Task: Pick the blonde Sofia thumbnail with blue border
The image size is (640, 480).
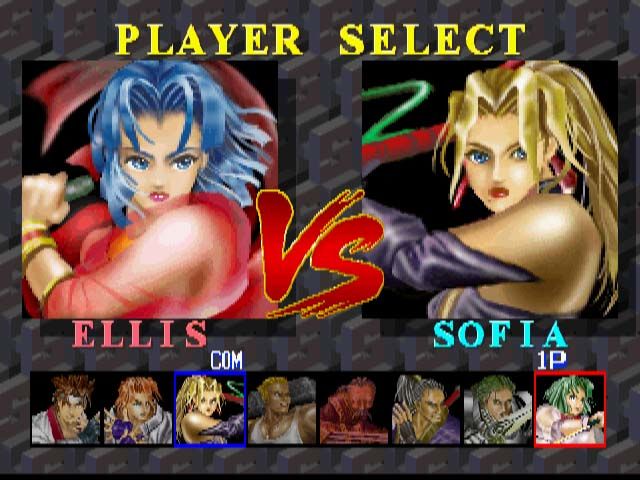Action: pos(210,409)
